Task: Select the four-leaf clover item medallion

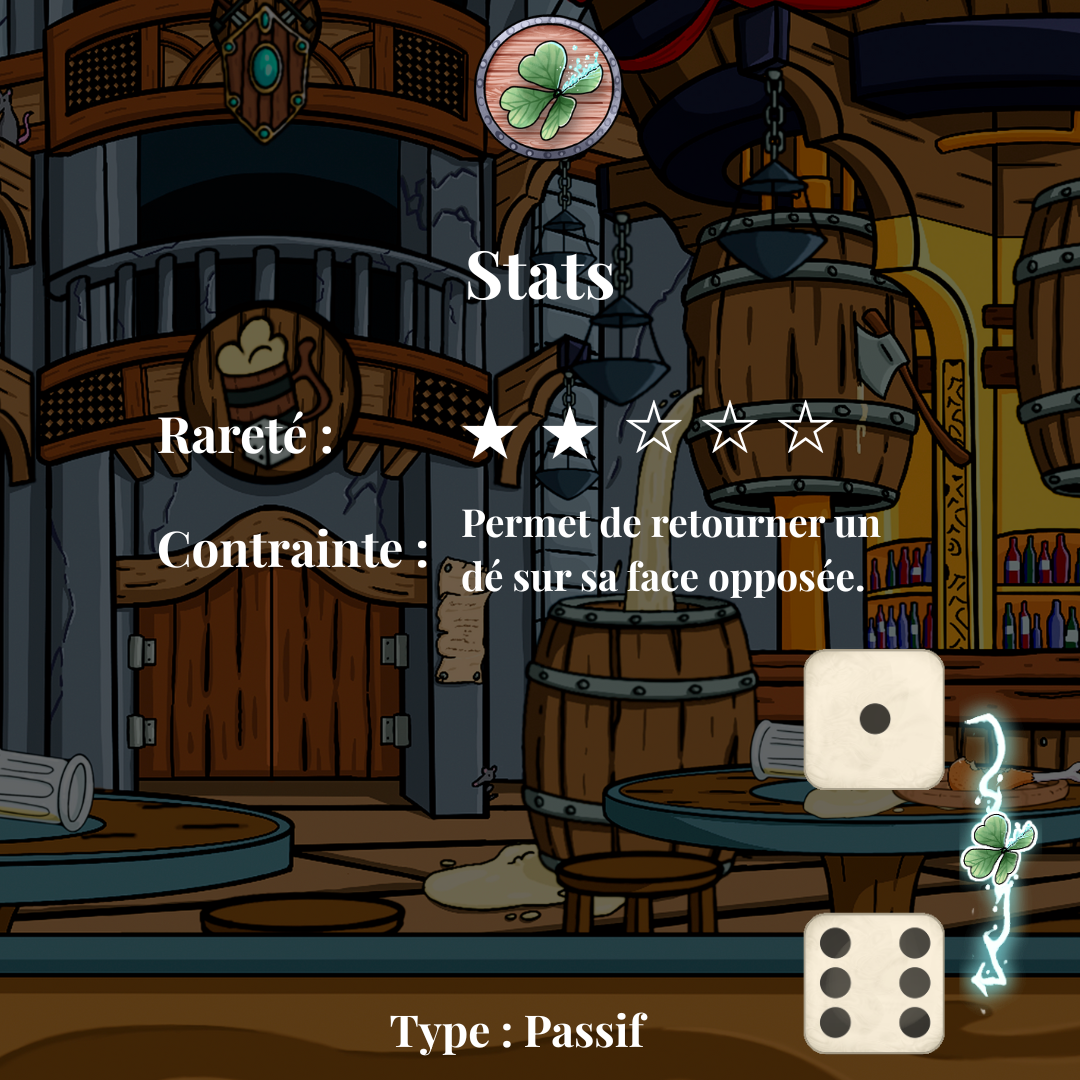Action: [547, 90]
